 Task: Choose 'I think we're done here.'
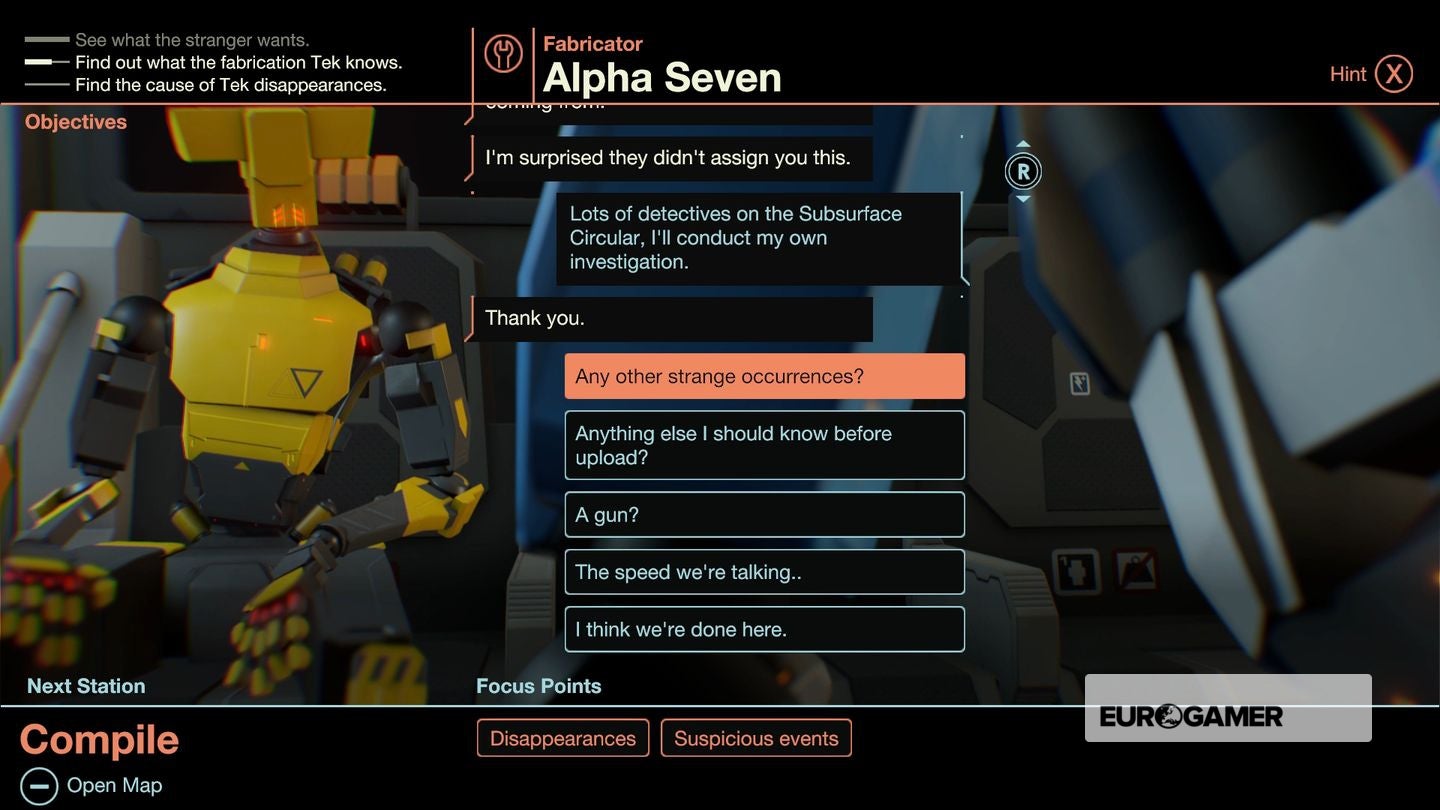[x=764, y=629]
